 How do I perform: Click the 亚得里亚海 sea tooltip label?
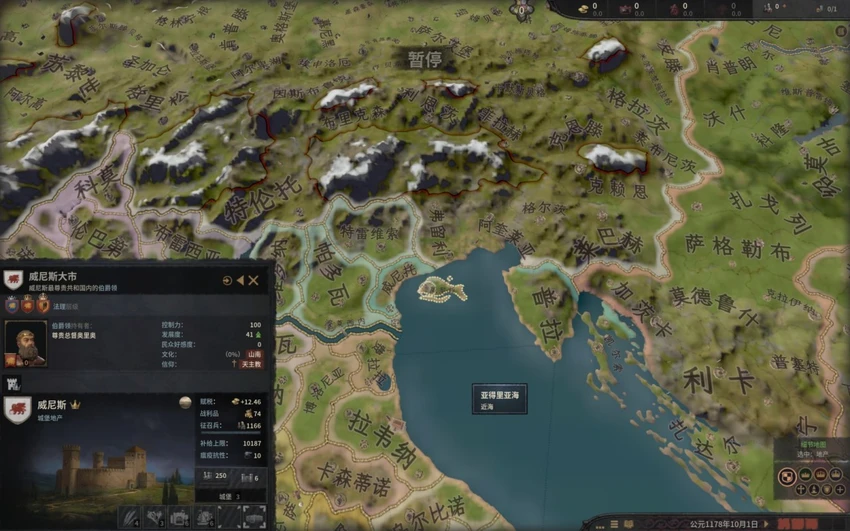point(500,400)
